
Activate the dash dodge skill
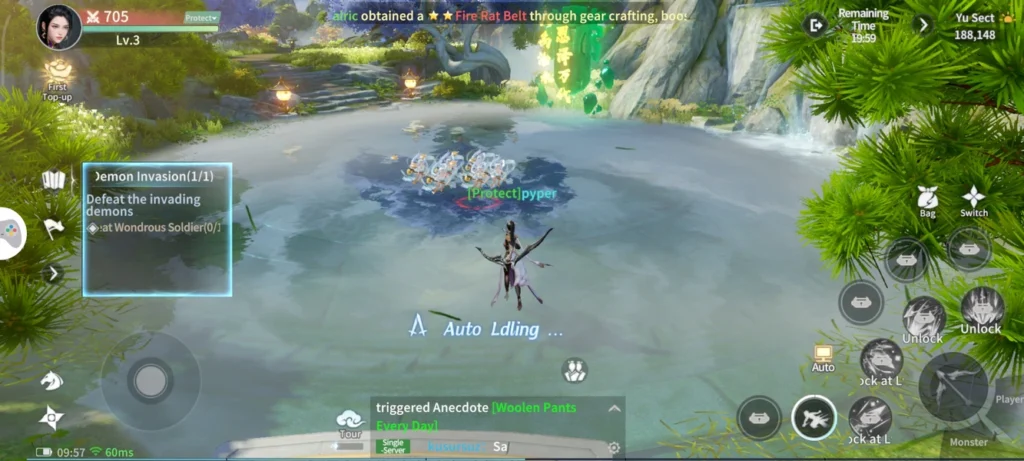pyautogui.click(x=814, y=417)
